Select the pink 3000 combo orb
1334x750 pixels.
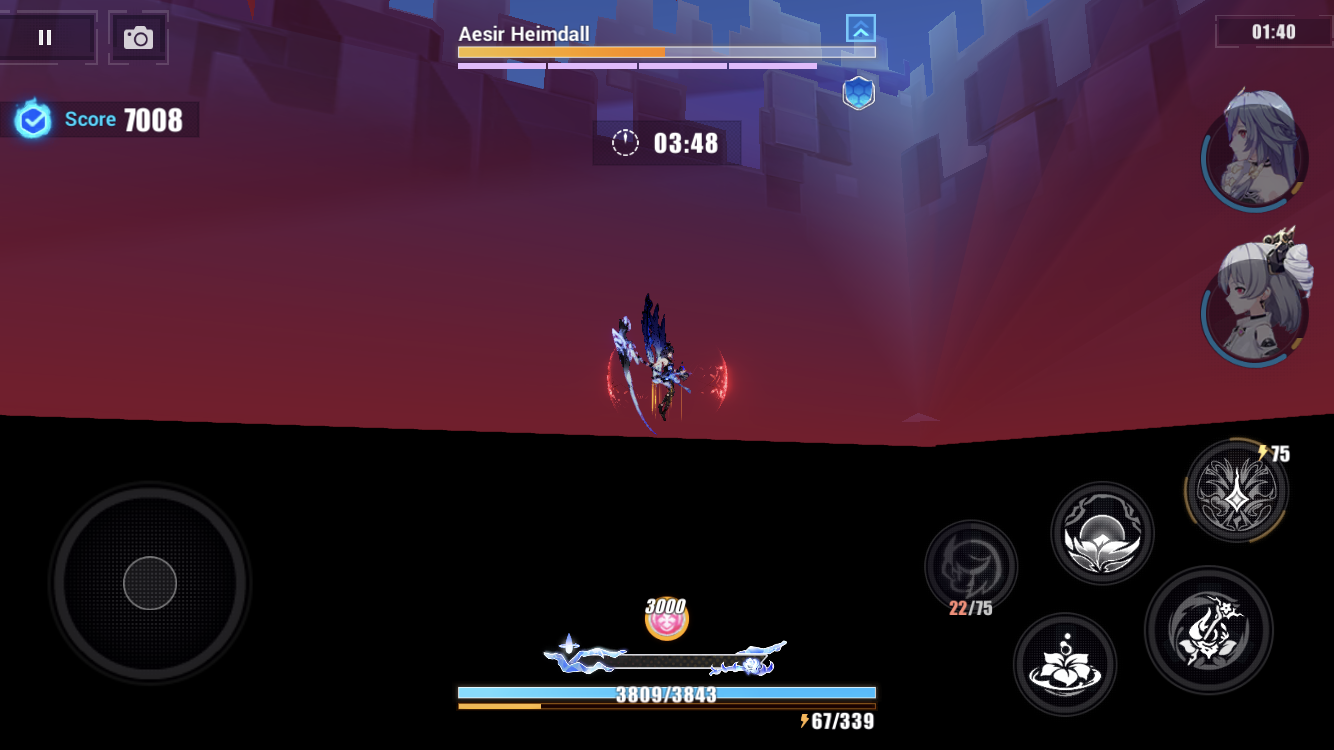[x=667, y=618]
